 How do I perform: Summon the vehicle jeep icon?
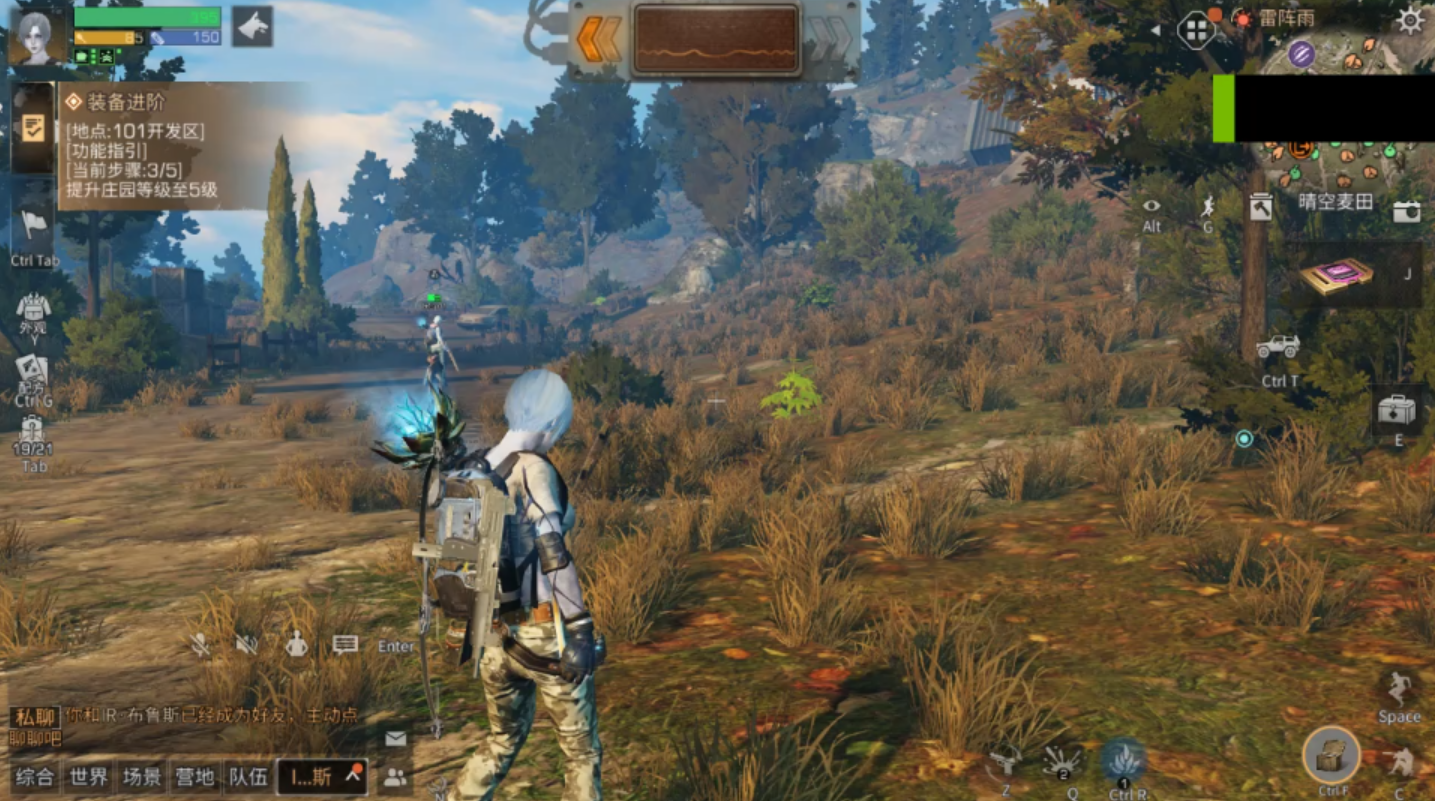click(x=1278, y=347)
